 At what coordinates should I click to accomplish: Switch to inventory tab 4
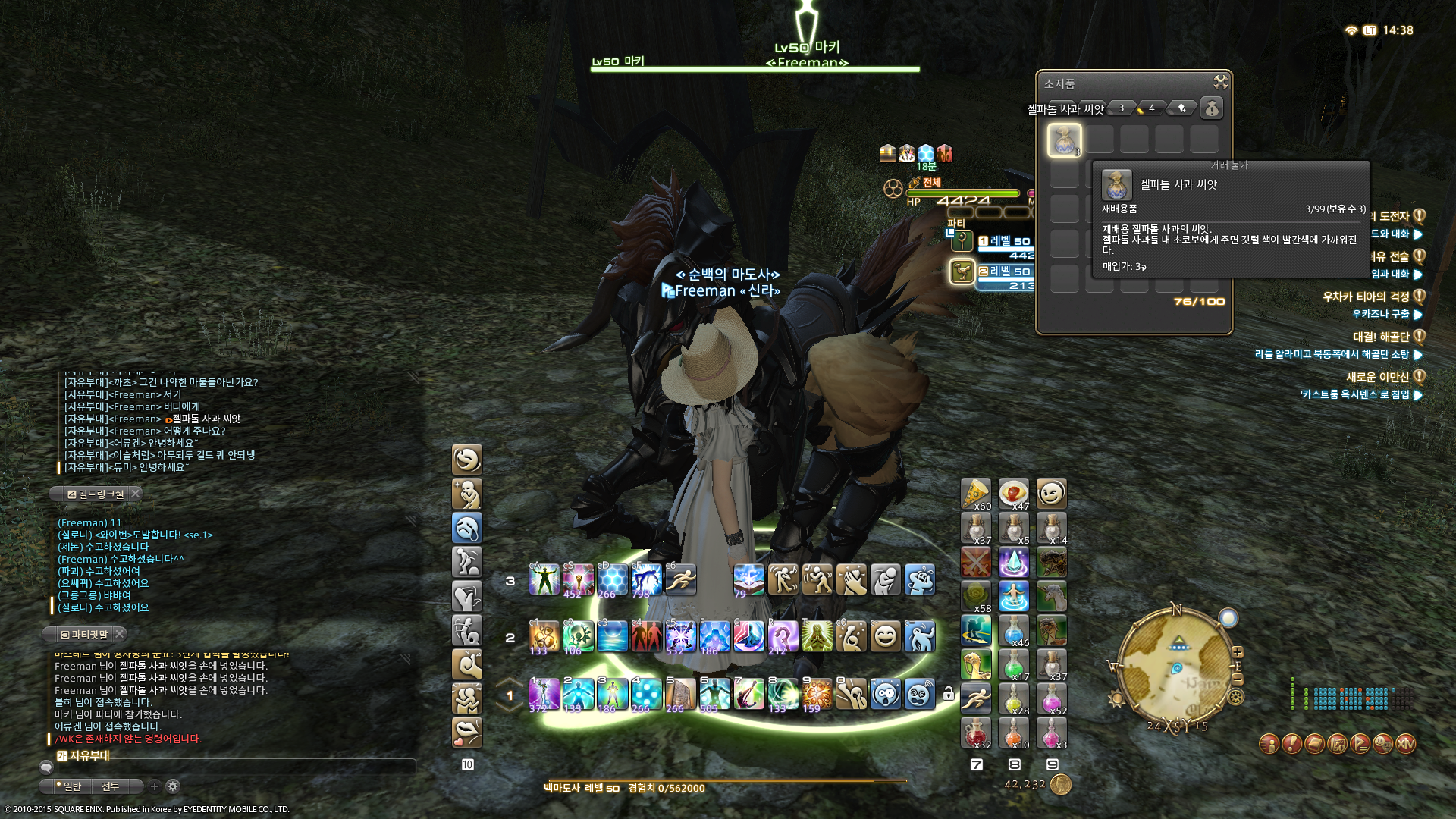[x=1151, y=108]
